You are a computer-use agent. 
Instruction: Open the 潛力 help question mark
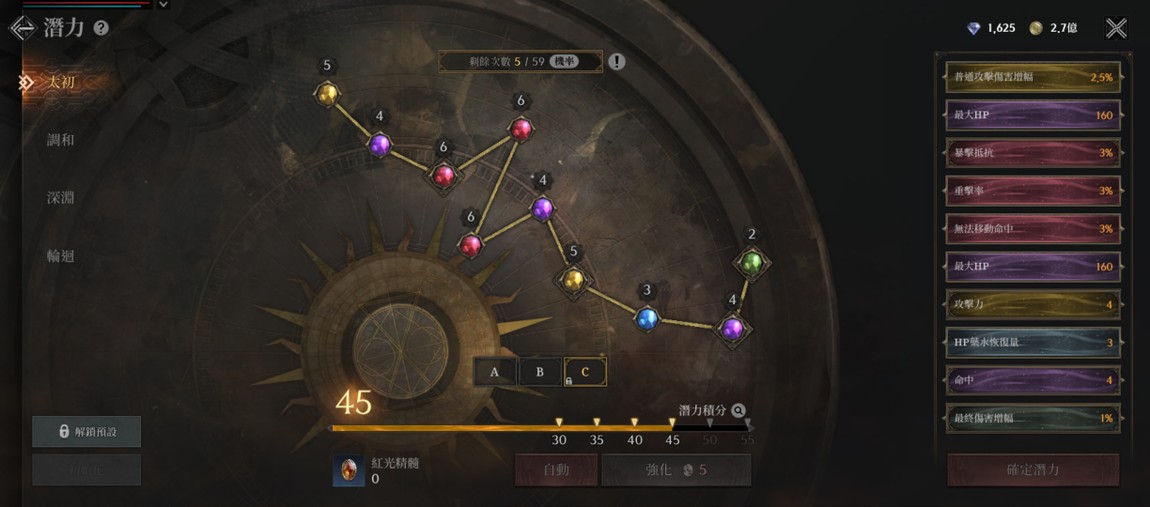click(x=100, y=28)
